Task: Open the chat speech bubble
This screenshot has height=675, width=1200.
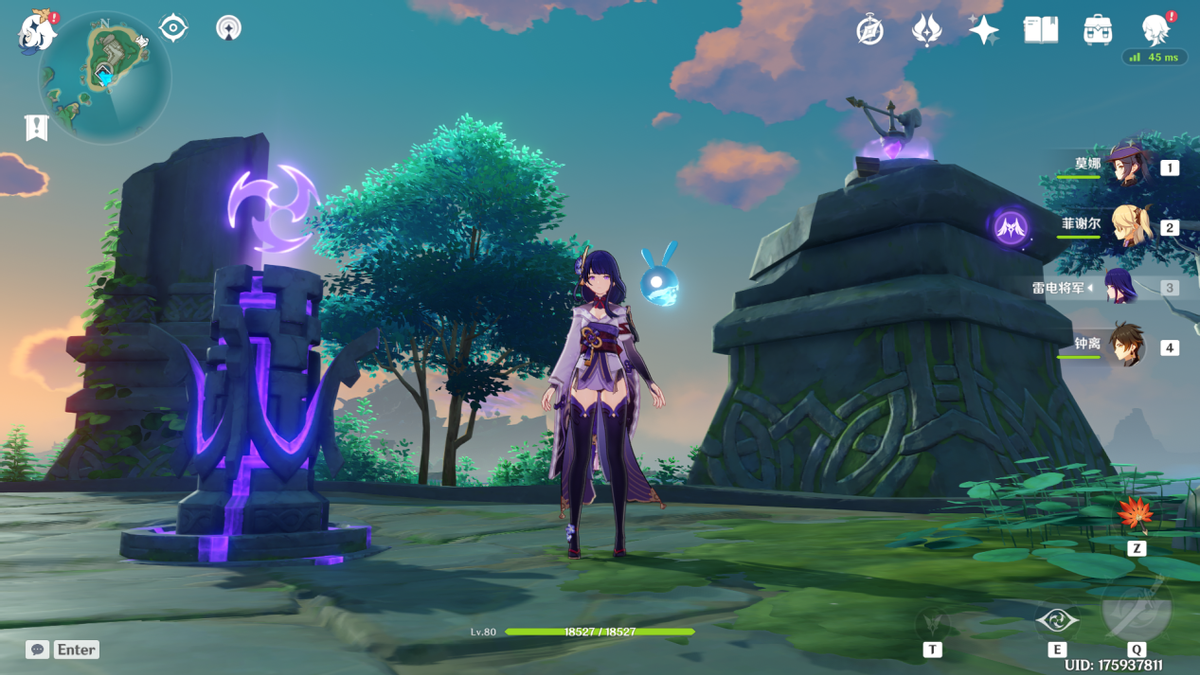Action: coord(38,650)
